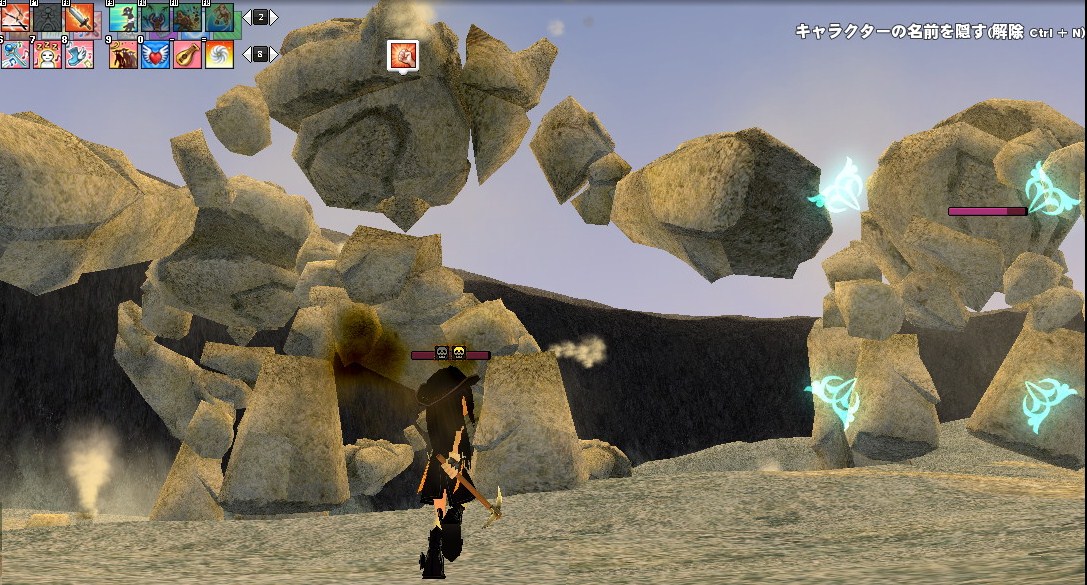Use the winged heart skill

click(x=155, y=54)
